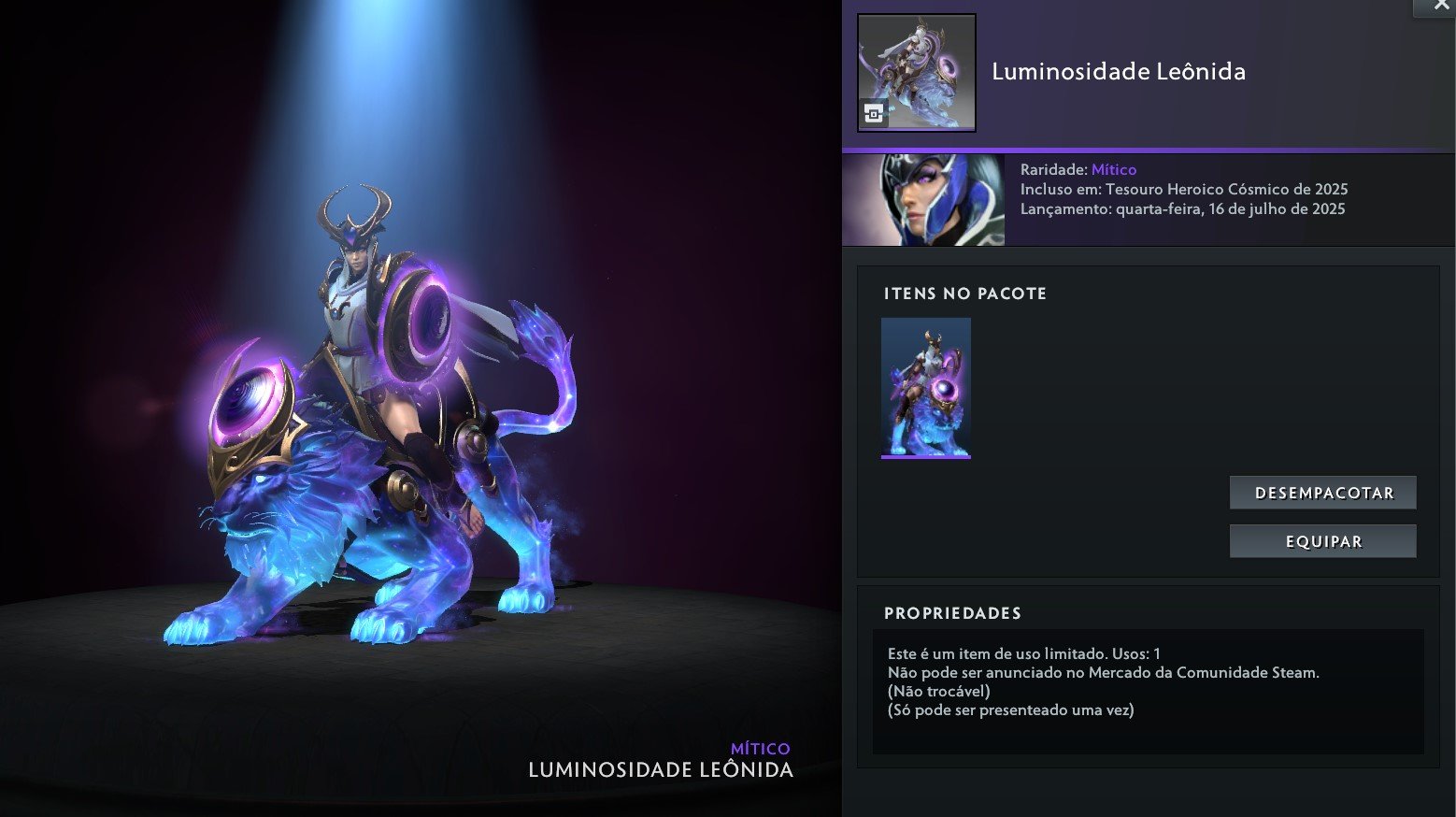Open the Luminosidade Leônida header thumbnail
1456x817 pixels.
click(x=916, y=72)
